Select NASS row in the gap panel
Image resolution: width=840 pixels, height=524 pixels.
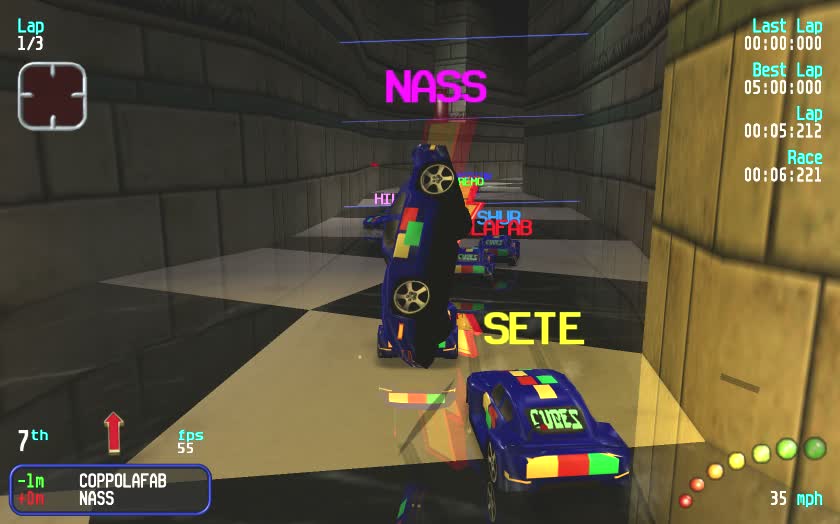pos(97,498)
